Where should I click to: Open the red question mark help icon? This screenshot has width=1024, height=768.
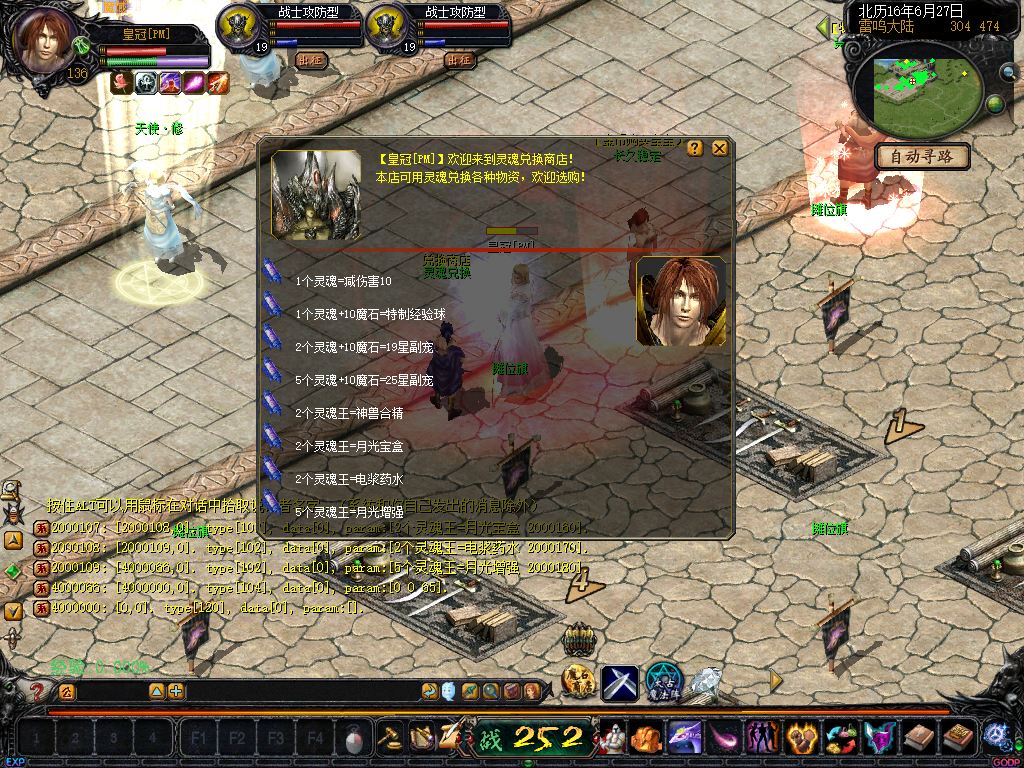37,691
